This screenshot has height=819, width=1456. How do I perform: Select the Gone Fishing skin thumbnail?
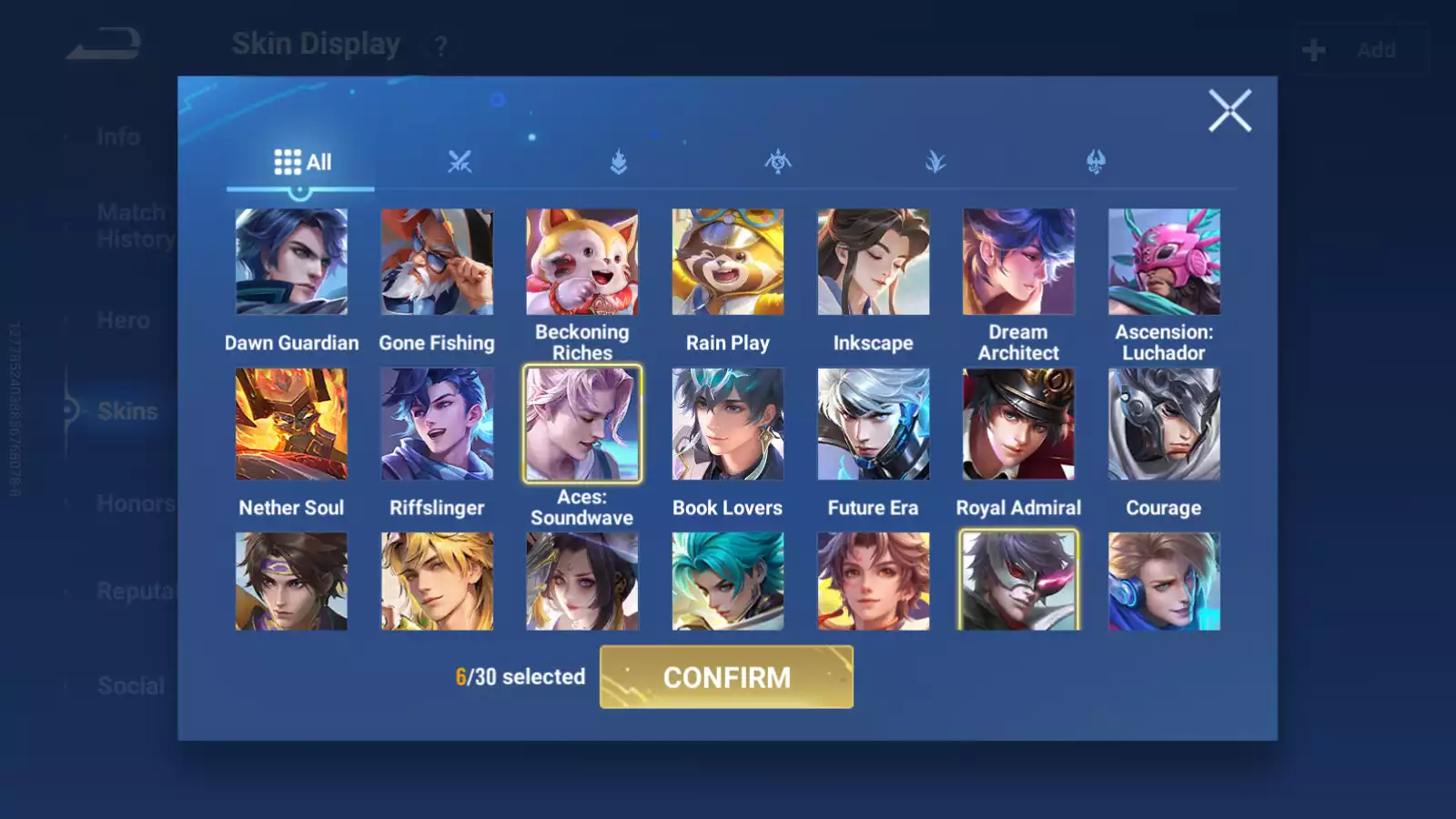coord(437,261)
